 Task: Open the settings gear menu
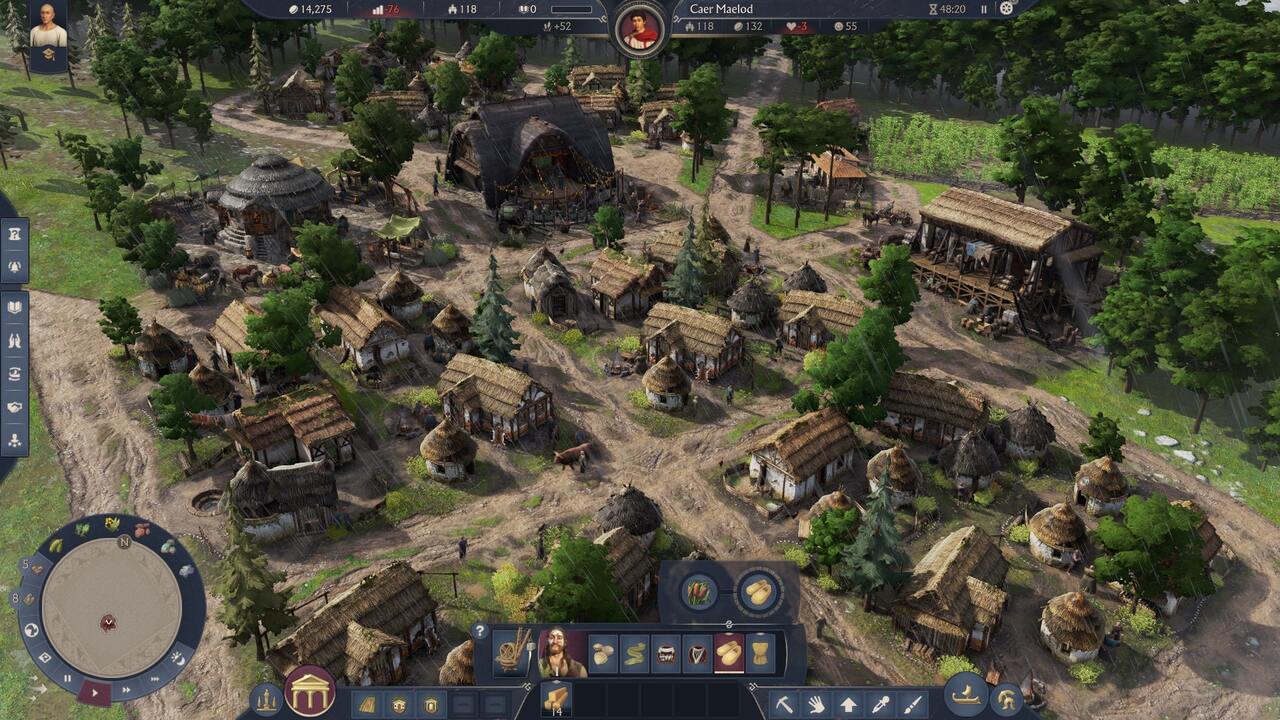(x=1007, y=9)
